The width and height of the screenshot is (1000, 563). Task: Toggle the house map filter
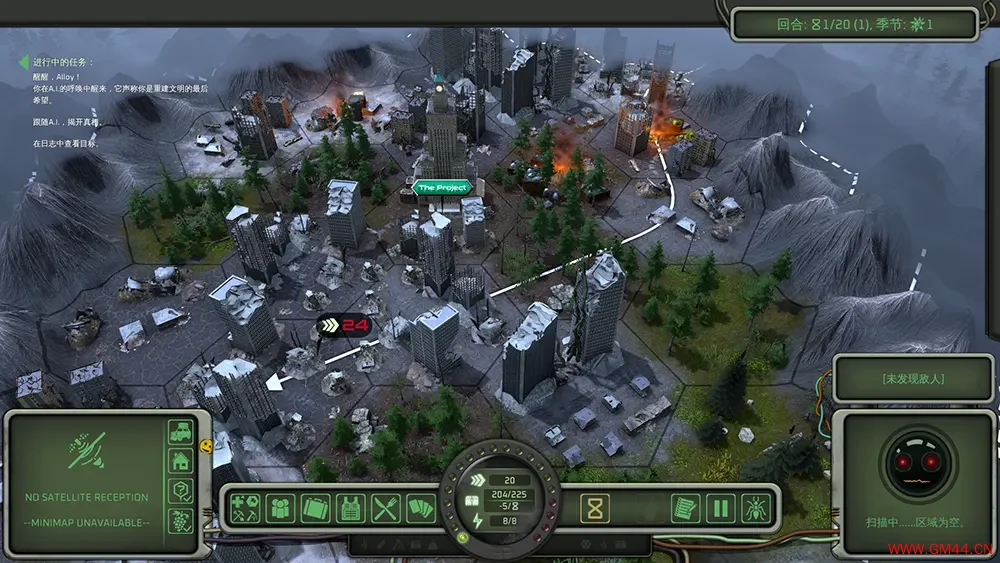click(181, 461)
